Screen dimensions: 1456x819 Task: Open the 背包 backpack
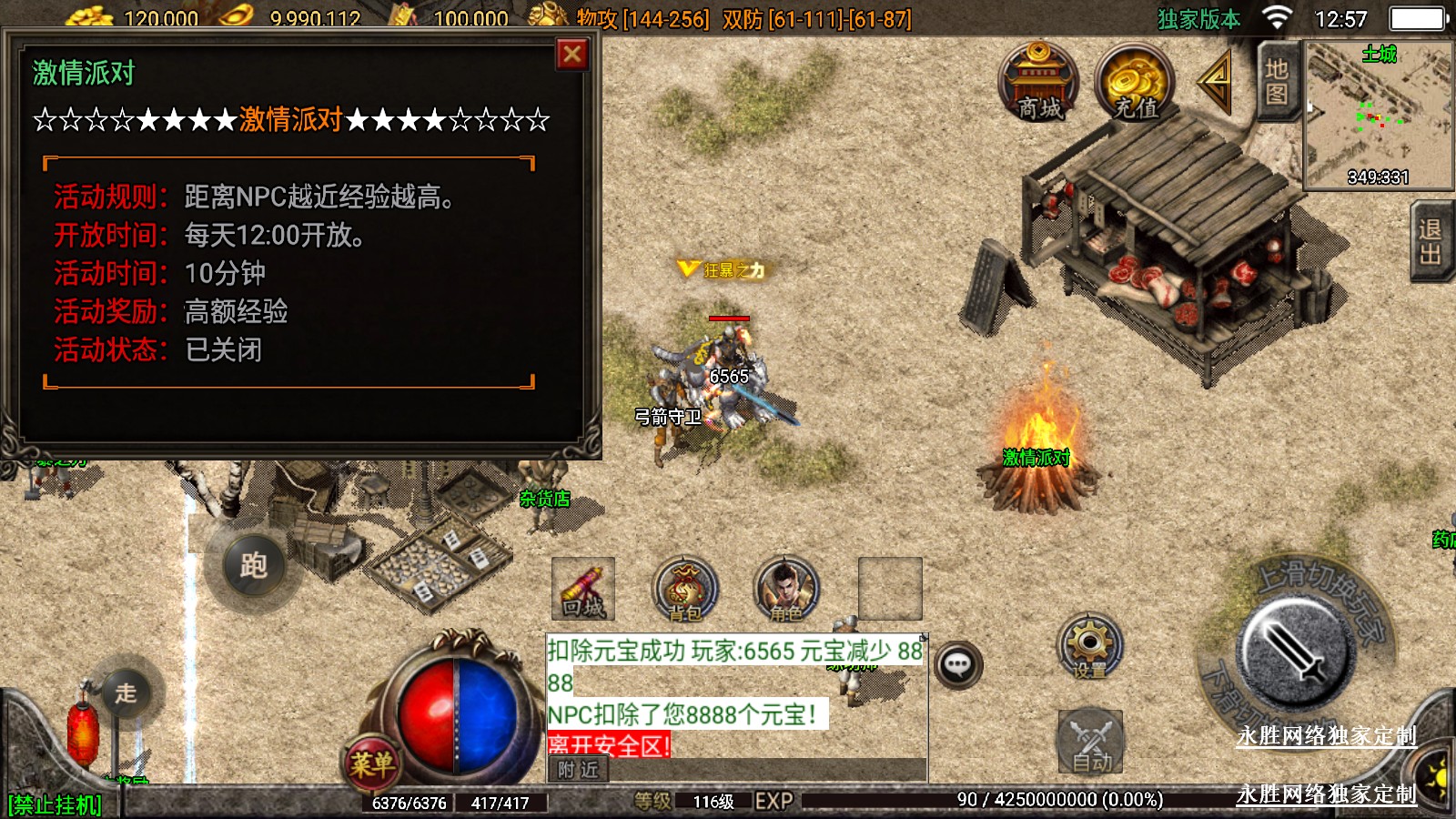pos(685,590)
